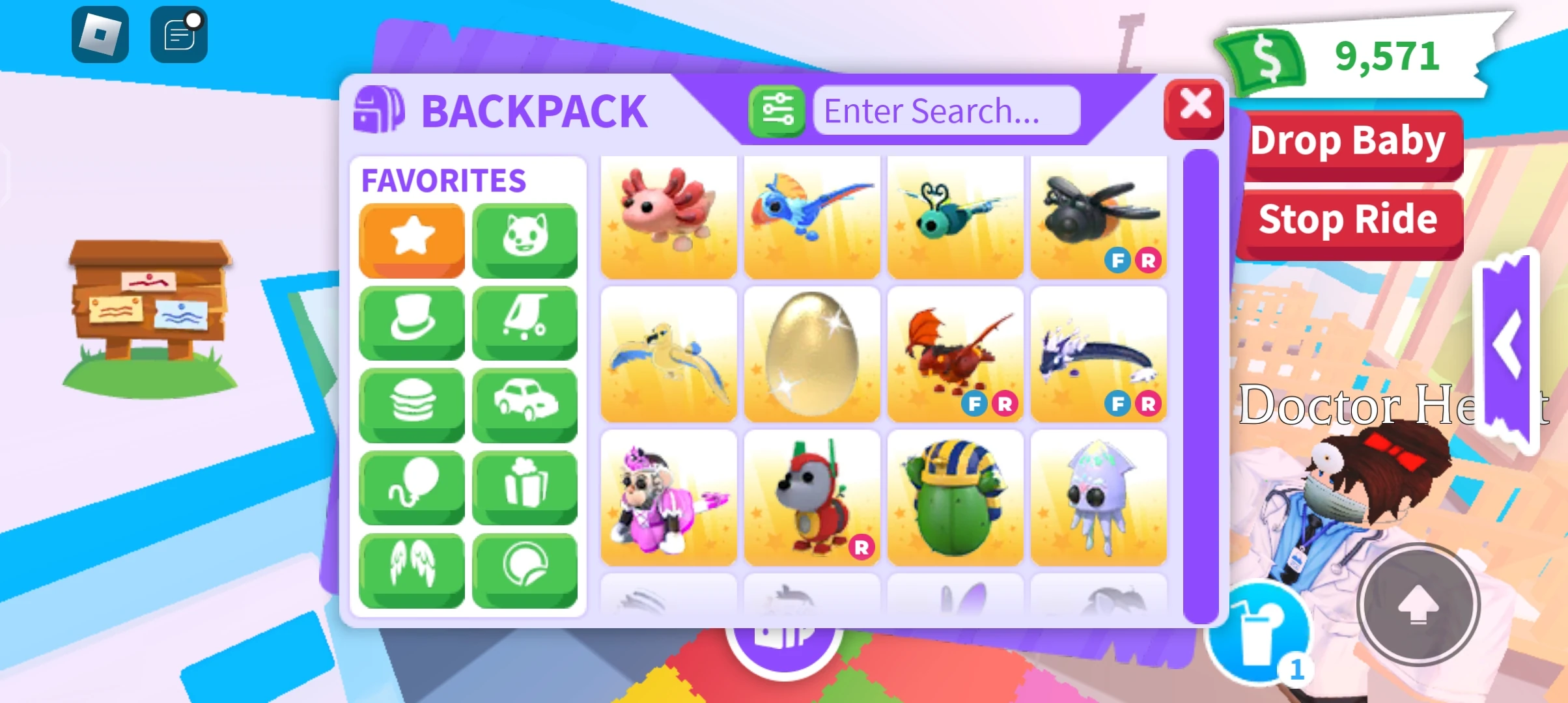Open the Pet Wear hat category

(x=412, y=322)
